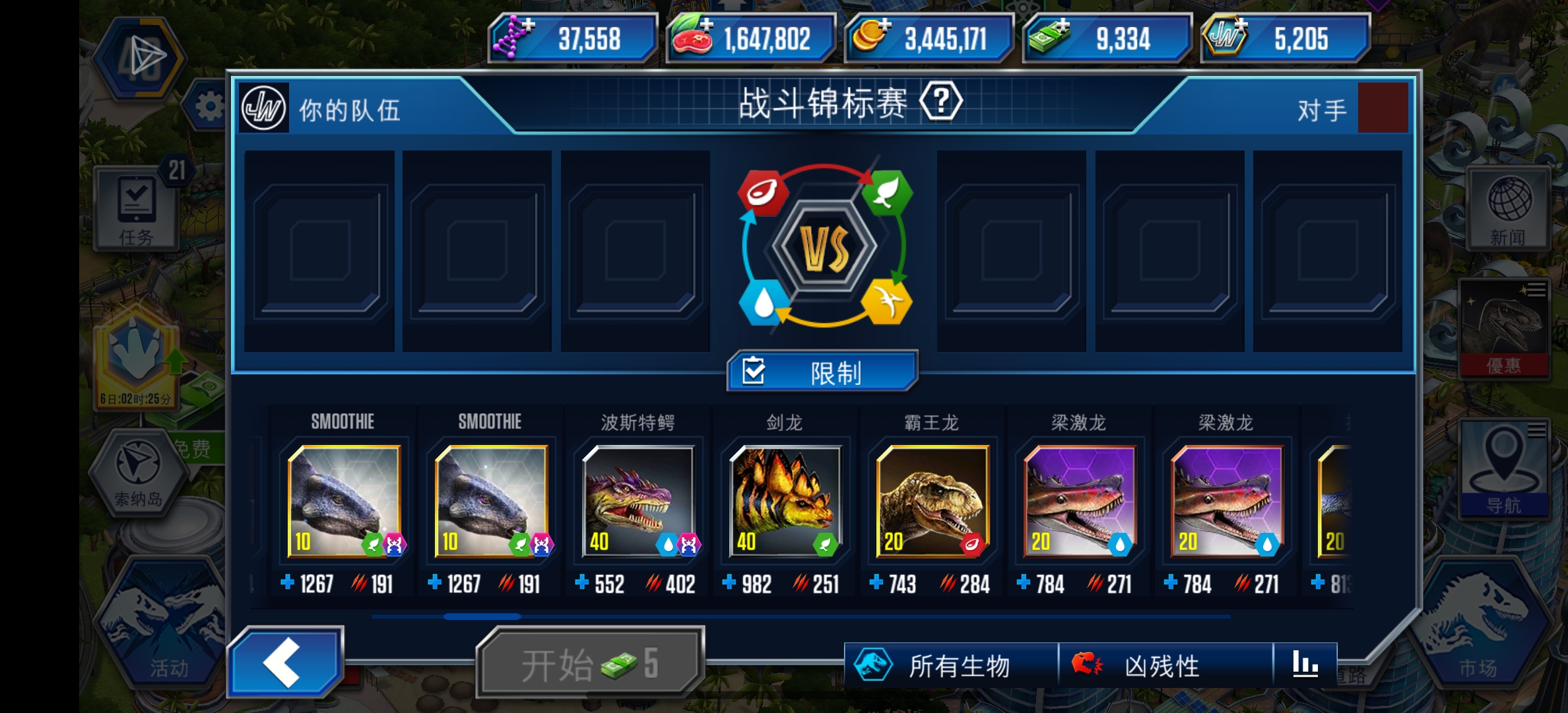Open the 任务 missions panel

135,208
